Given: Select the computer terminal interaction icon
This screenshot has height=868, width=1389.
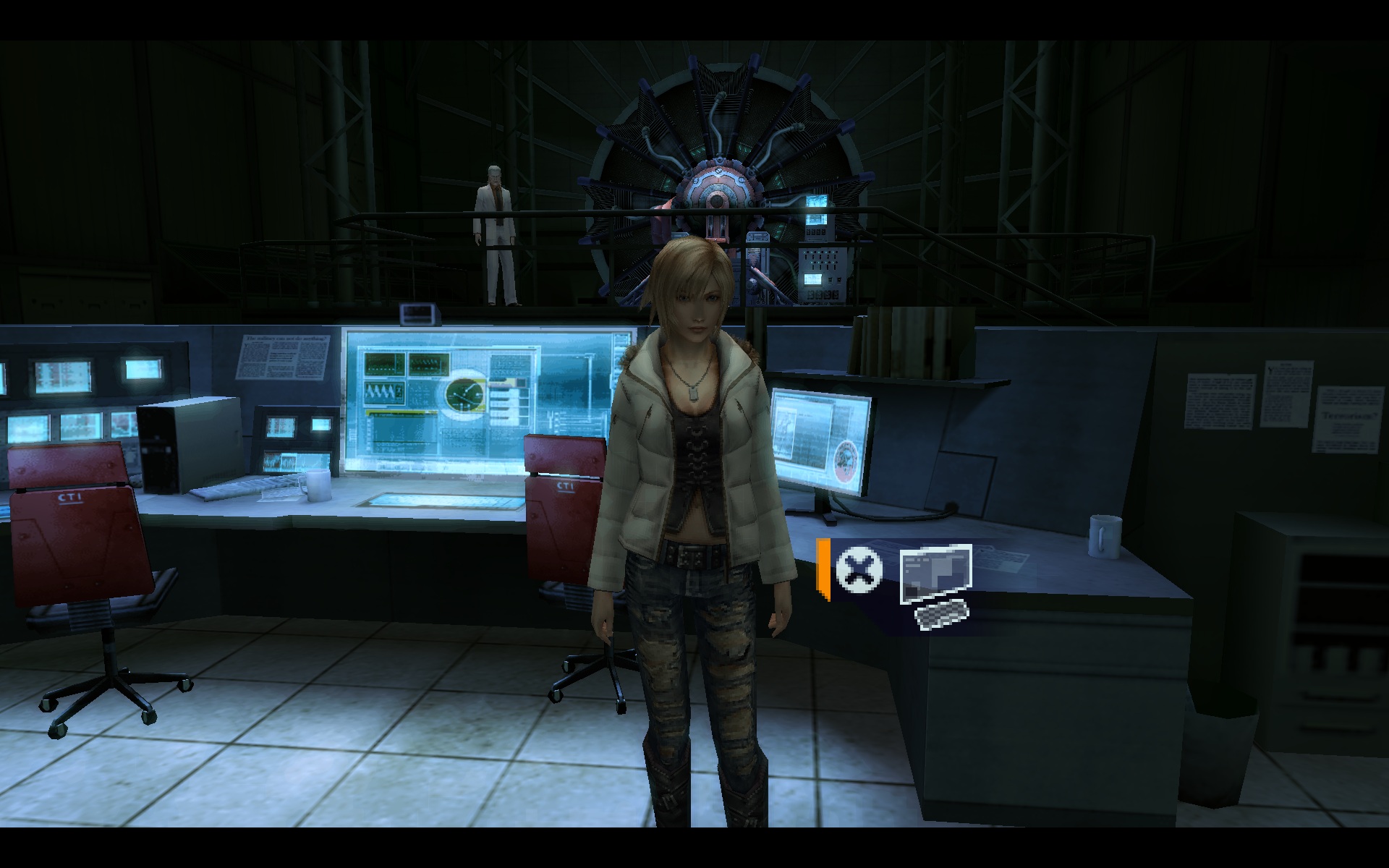Looking at the screenshot, I should (936, 584).
